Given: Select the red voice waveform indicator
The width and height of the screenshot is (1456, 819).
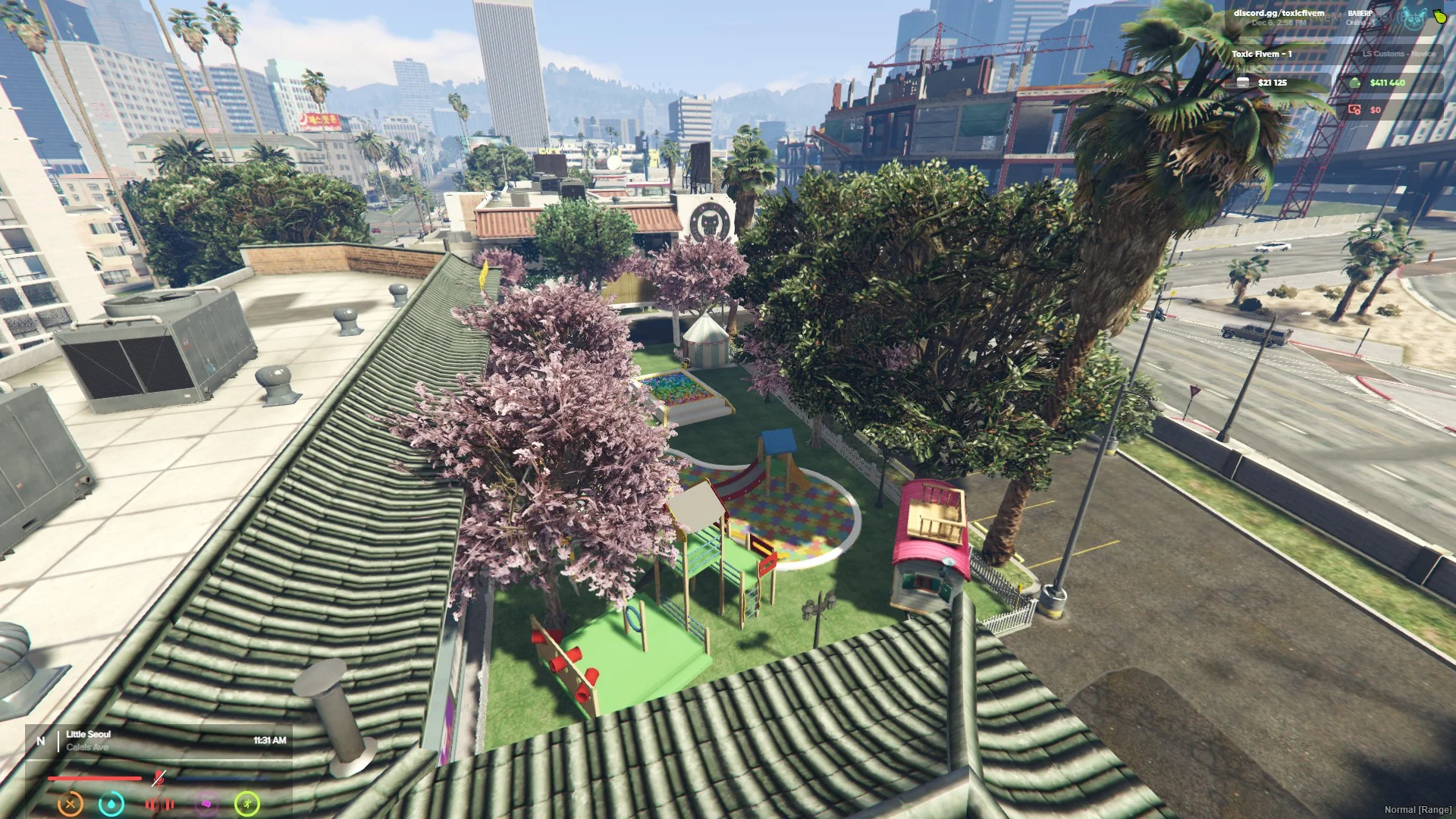Looking at the screenshot, I should 159,804.
